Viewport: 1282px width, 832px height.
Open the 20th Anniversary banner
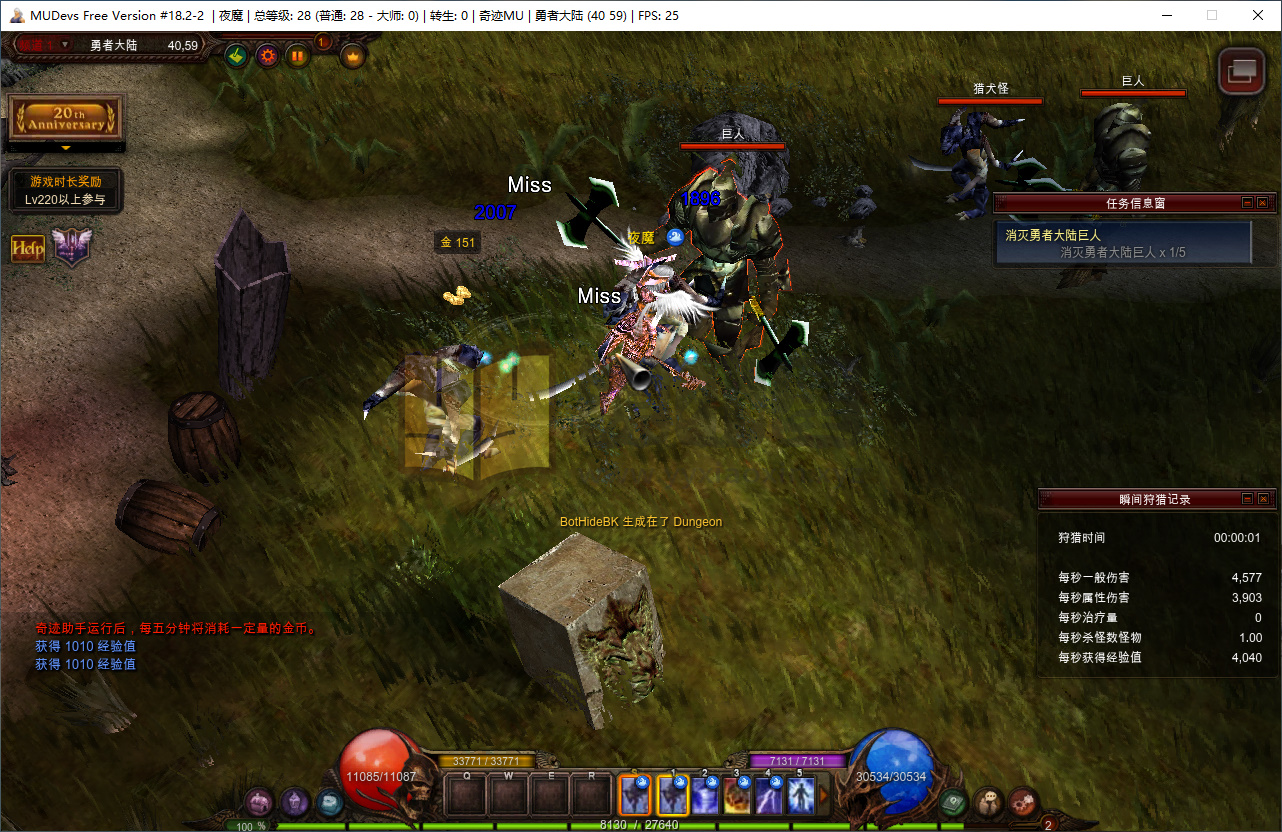(65, 119)
